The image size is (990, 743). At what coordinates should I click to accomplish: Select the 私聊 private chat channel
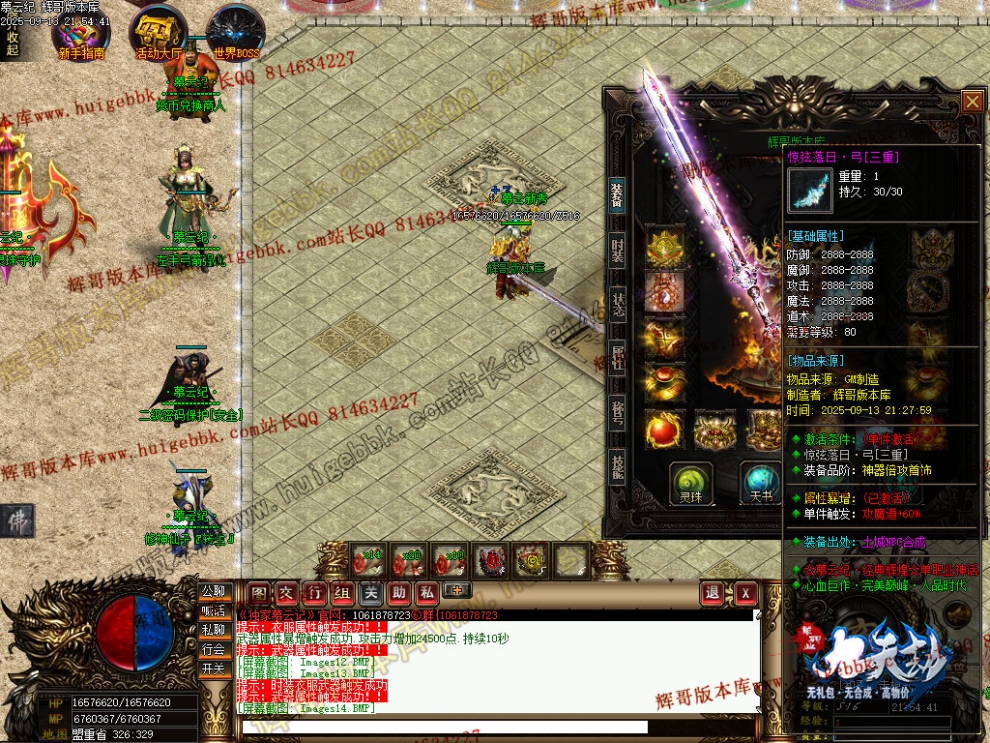click(213, 630)
